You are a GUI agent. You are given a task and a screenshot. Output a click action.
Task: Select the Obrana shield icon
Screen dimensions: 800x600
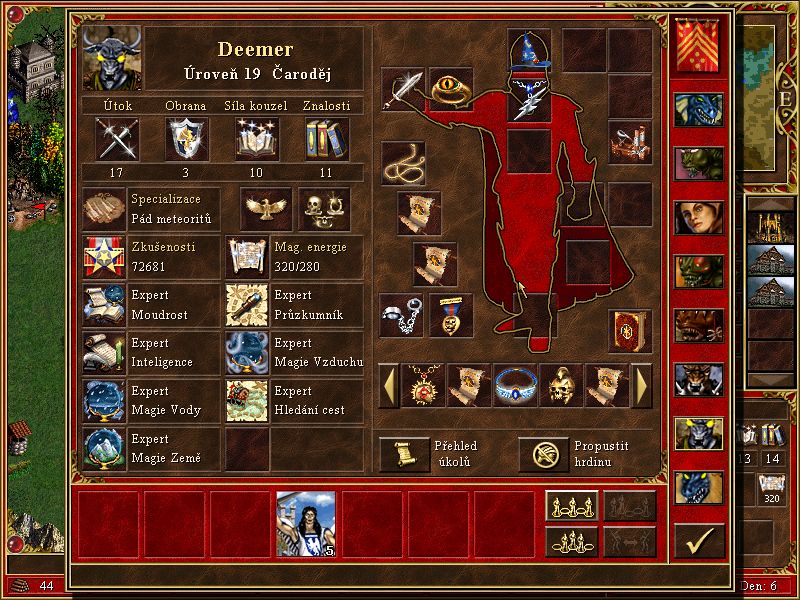click(x=187, y=138)
